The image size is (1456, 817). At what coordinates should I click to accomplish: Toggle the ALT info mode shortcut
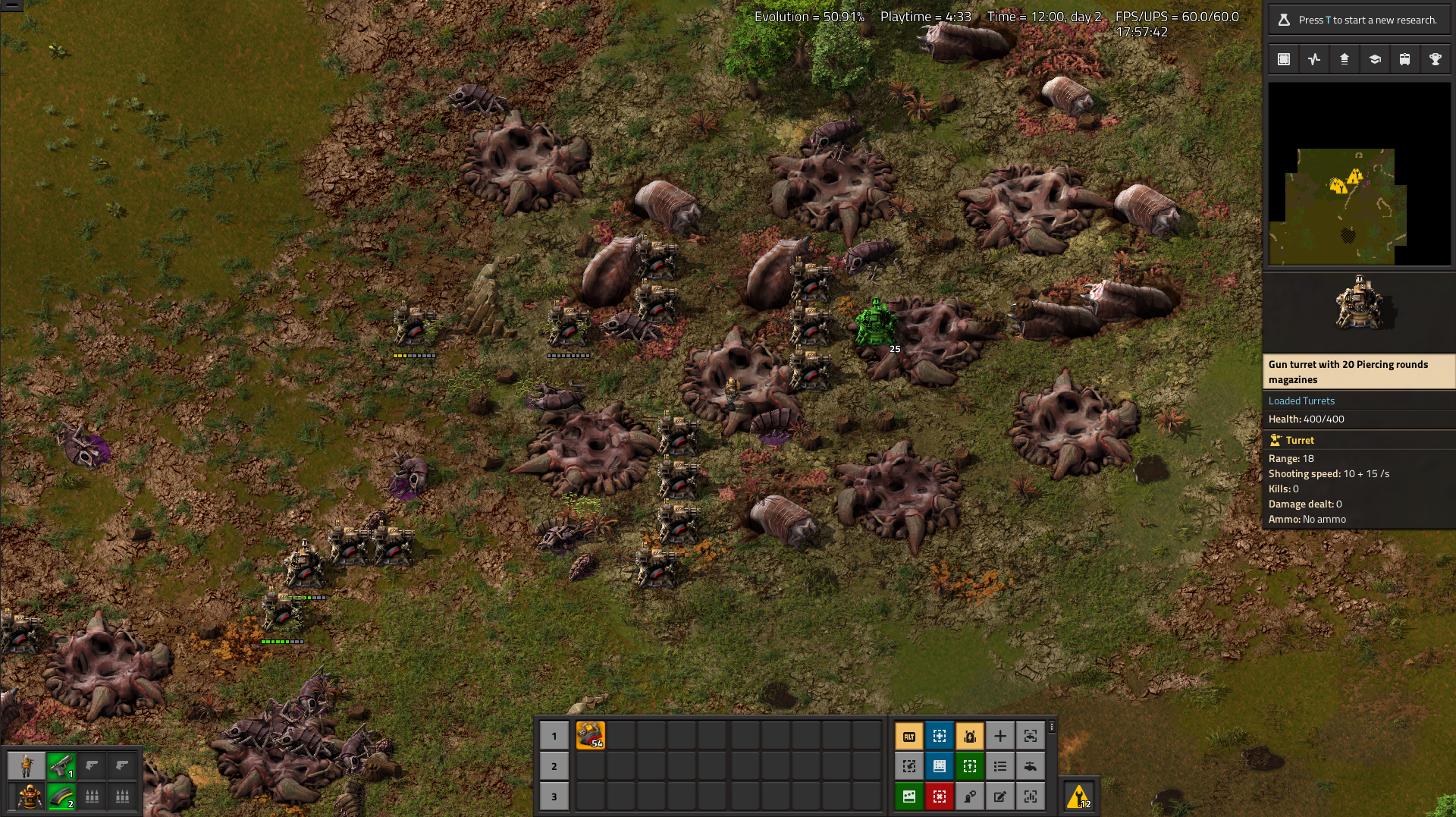[x=909, y=736]
